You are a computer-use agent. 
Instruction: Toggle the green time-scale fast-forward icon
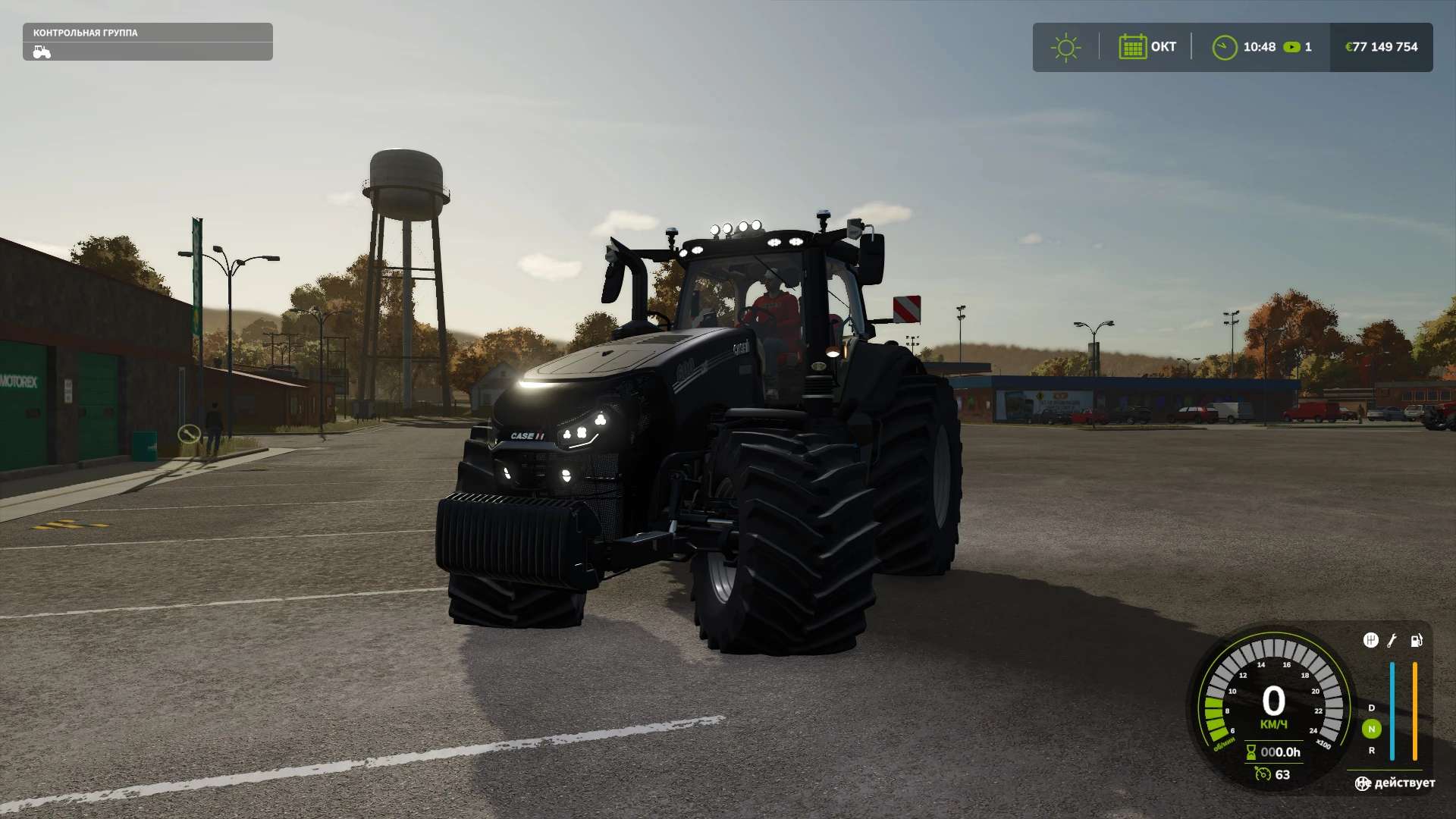pos(1291,47)
